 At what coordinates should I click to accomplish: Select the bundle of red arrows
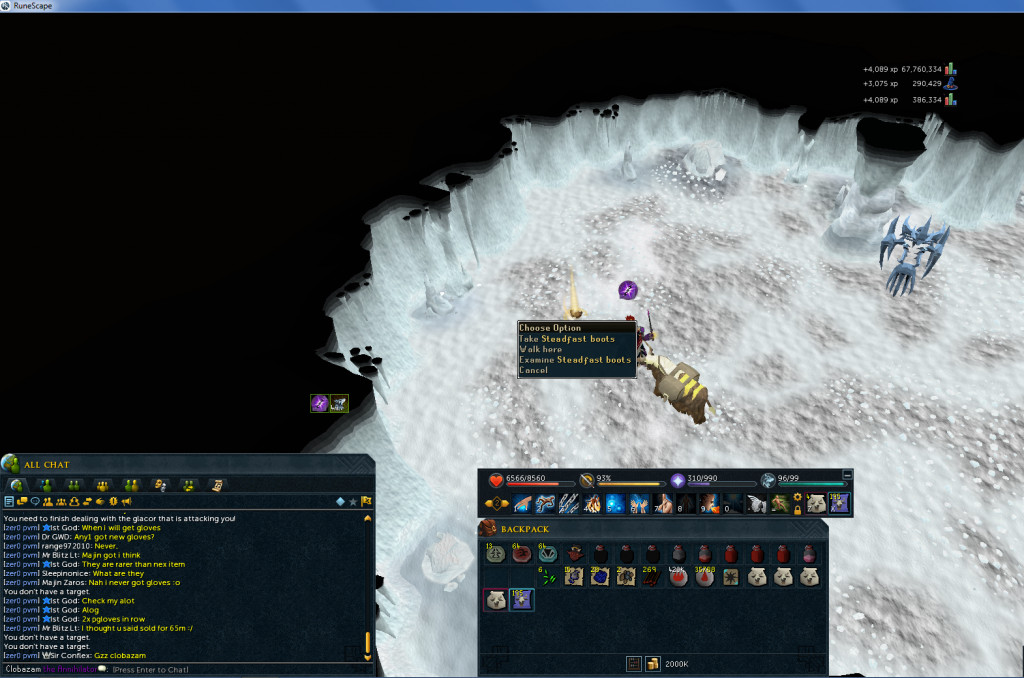pos(653,576)
